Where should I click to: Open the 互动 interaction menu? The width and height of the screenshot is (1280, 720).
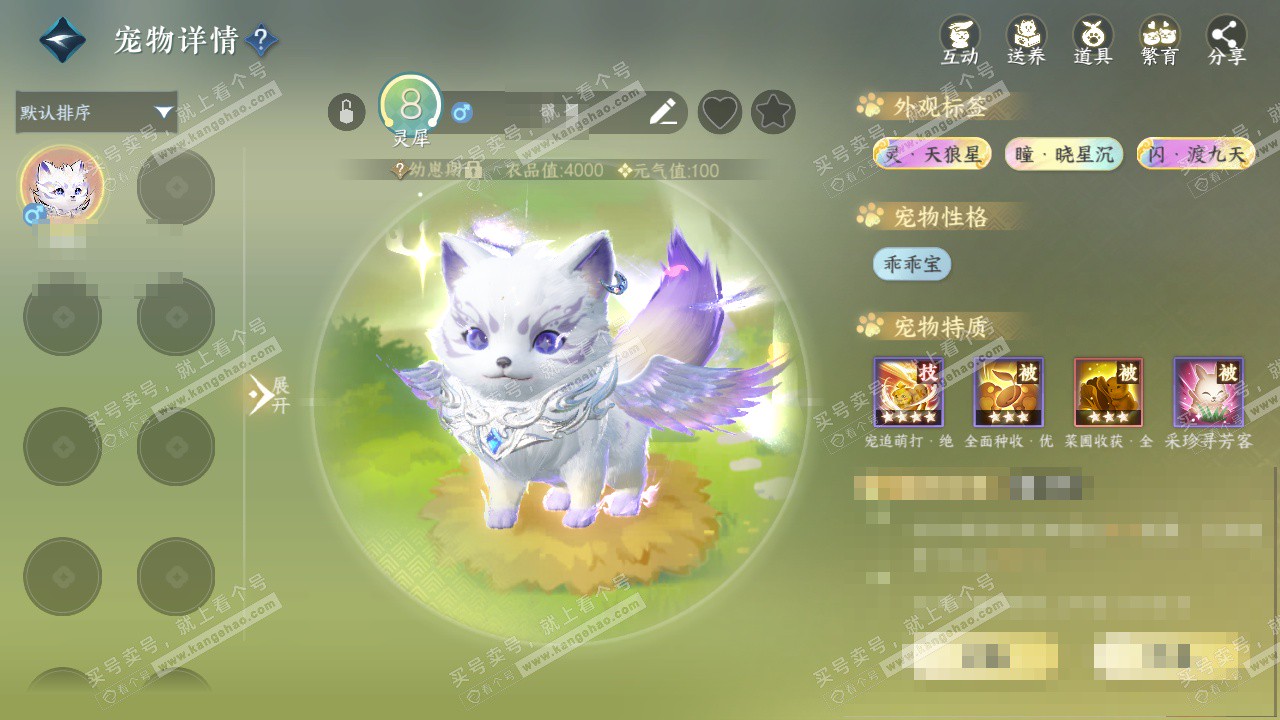(959, 41)
